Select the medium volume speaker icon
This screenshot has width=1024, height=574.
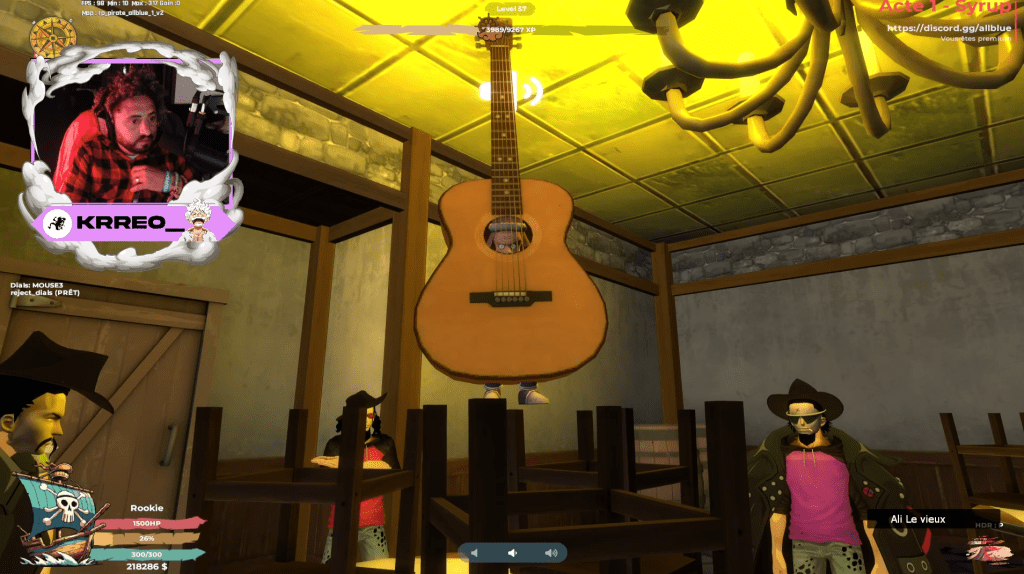512,552
